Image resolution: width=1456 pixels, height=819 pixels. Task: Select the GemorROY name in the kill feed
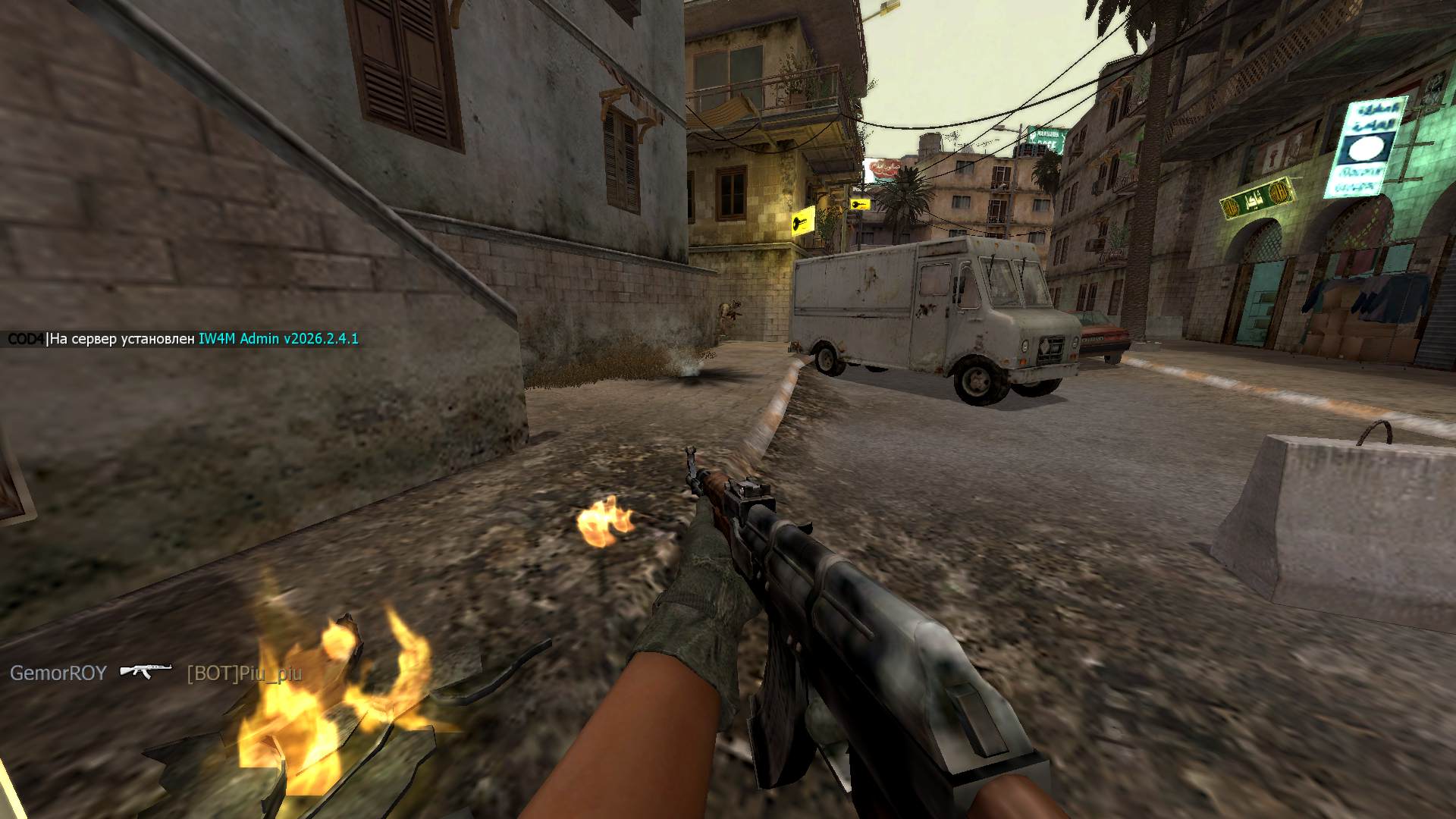[58, 673]
